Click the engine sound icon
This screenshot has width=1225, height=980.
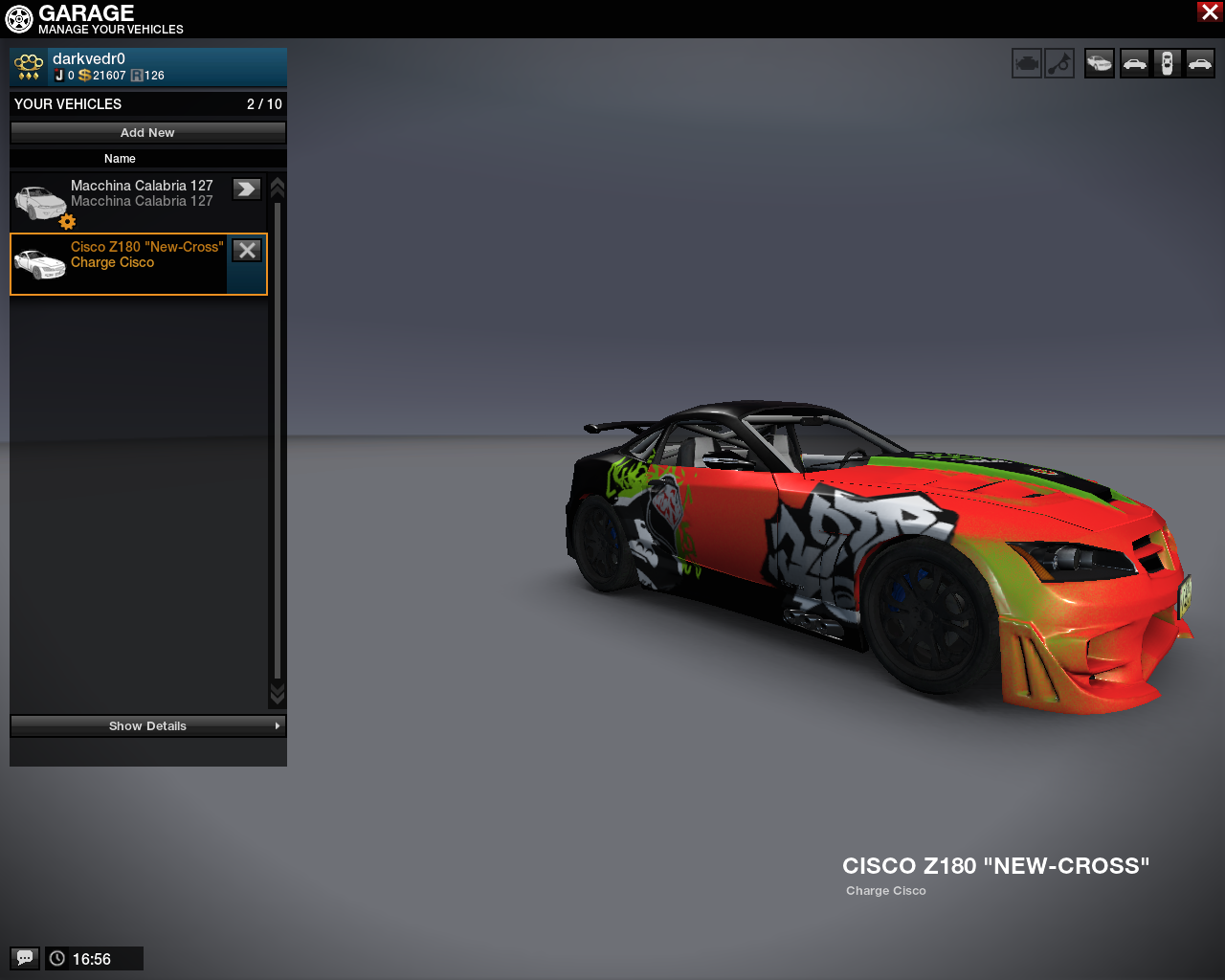1027,64
